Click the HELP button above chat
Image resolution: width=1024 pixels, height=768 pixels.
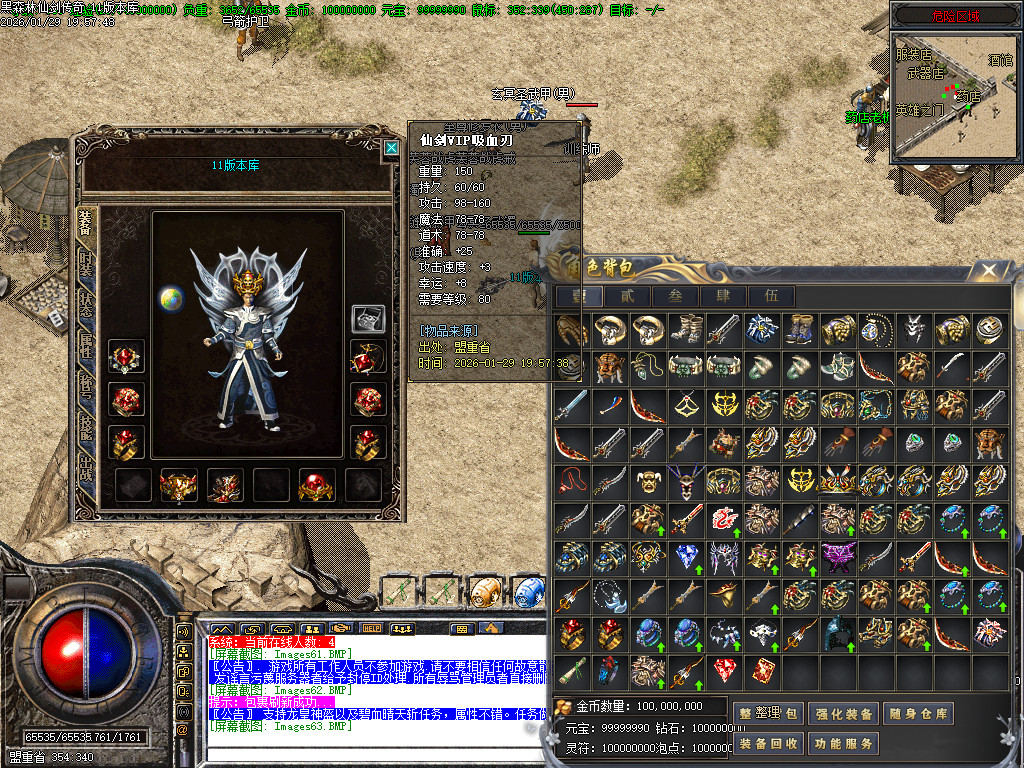click(372, 628)
